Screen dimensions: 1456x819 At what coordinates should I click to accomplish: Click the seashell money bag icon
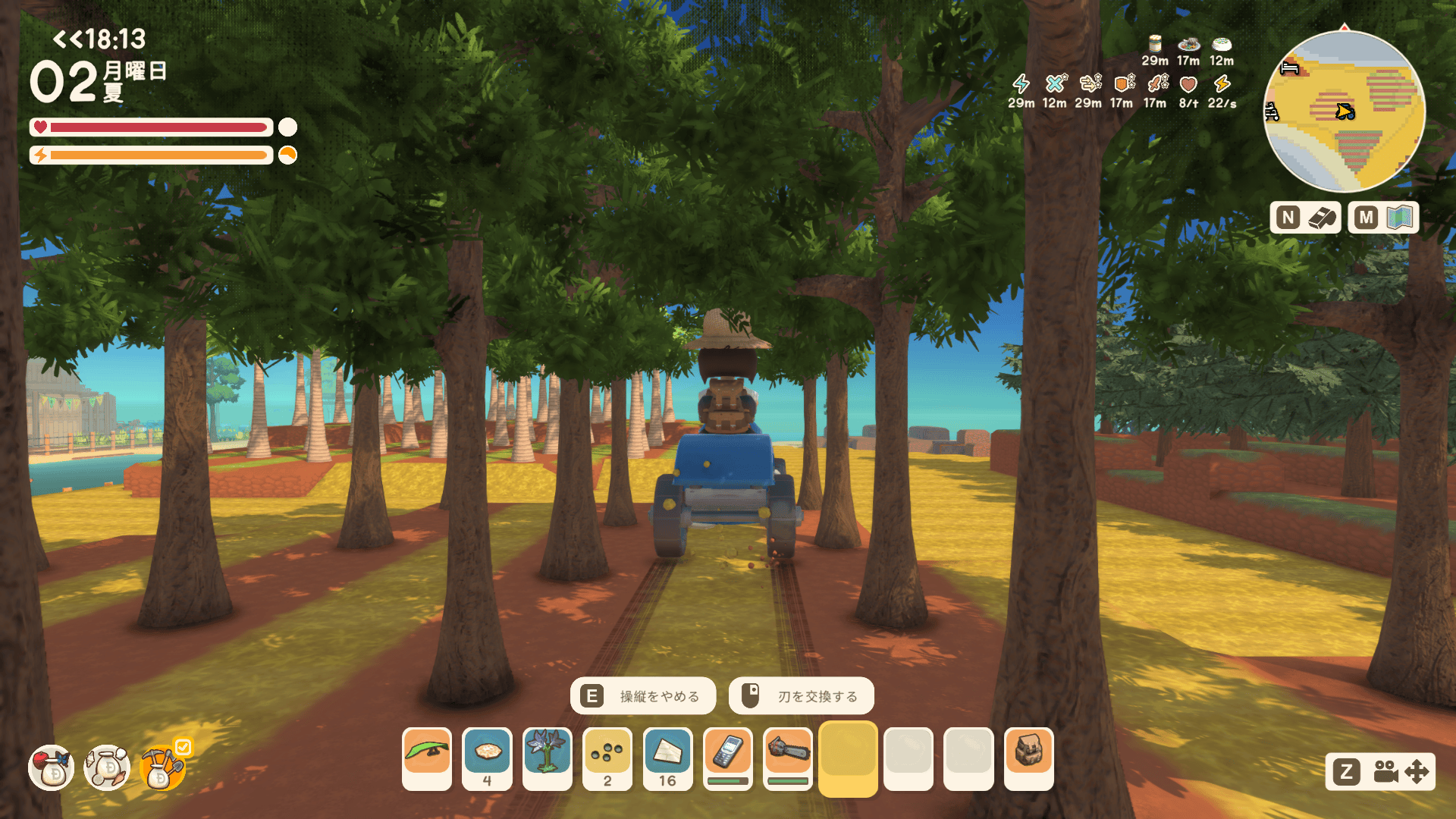point(107,767)
